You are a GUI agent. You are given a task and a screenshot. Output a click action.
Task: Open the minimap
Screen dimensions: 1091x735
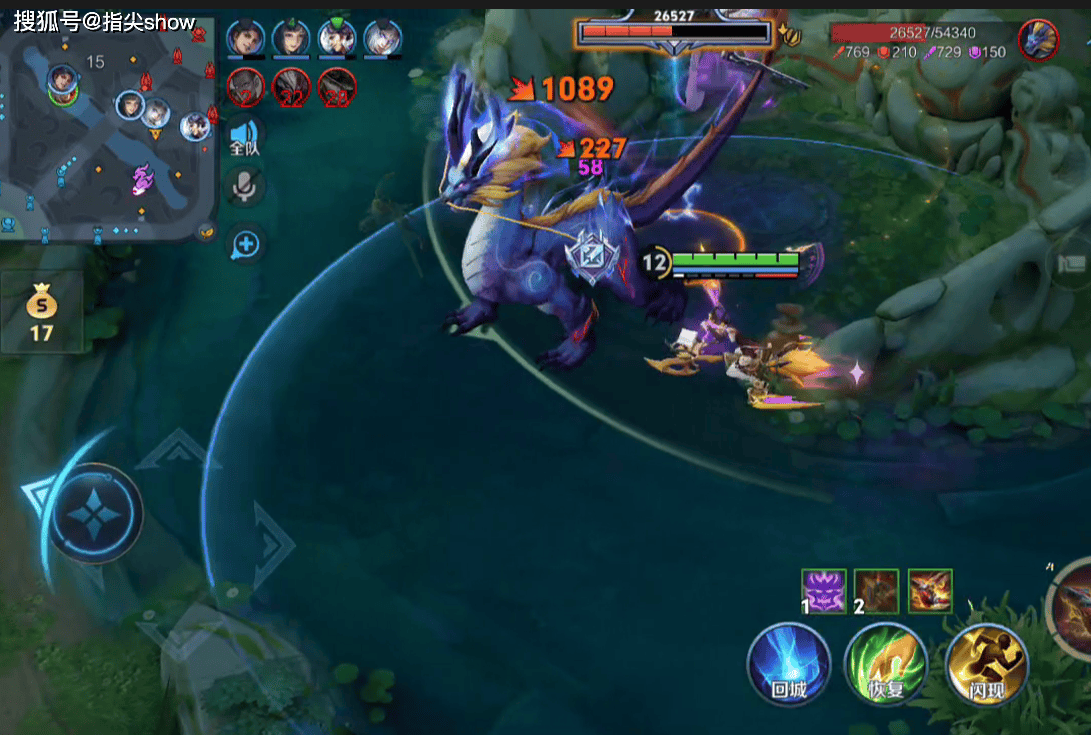108,130
